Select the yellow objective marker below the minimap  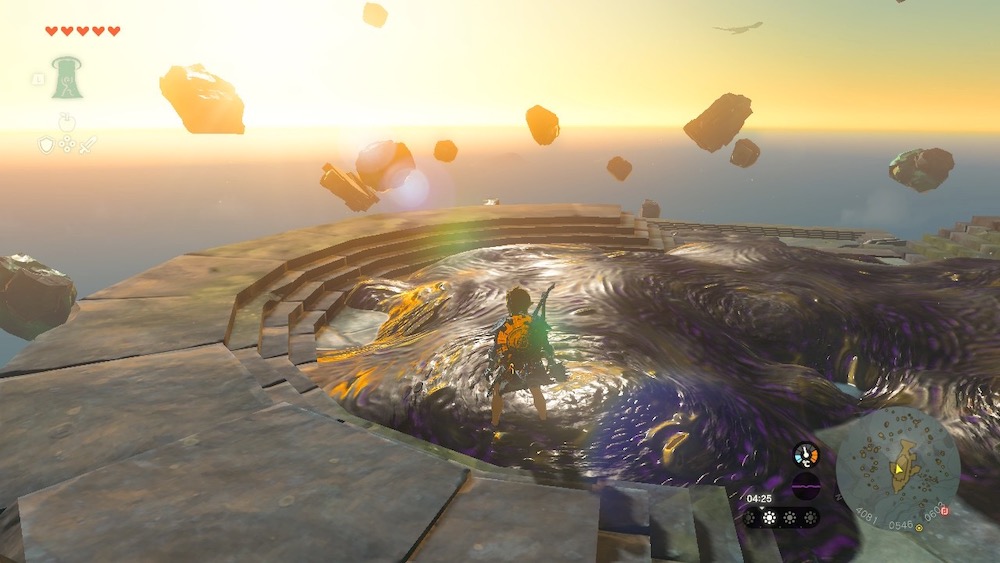919,527
